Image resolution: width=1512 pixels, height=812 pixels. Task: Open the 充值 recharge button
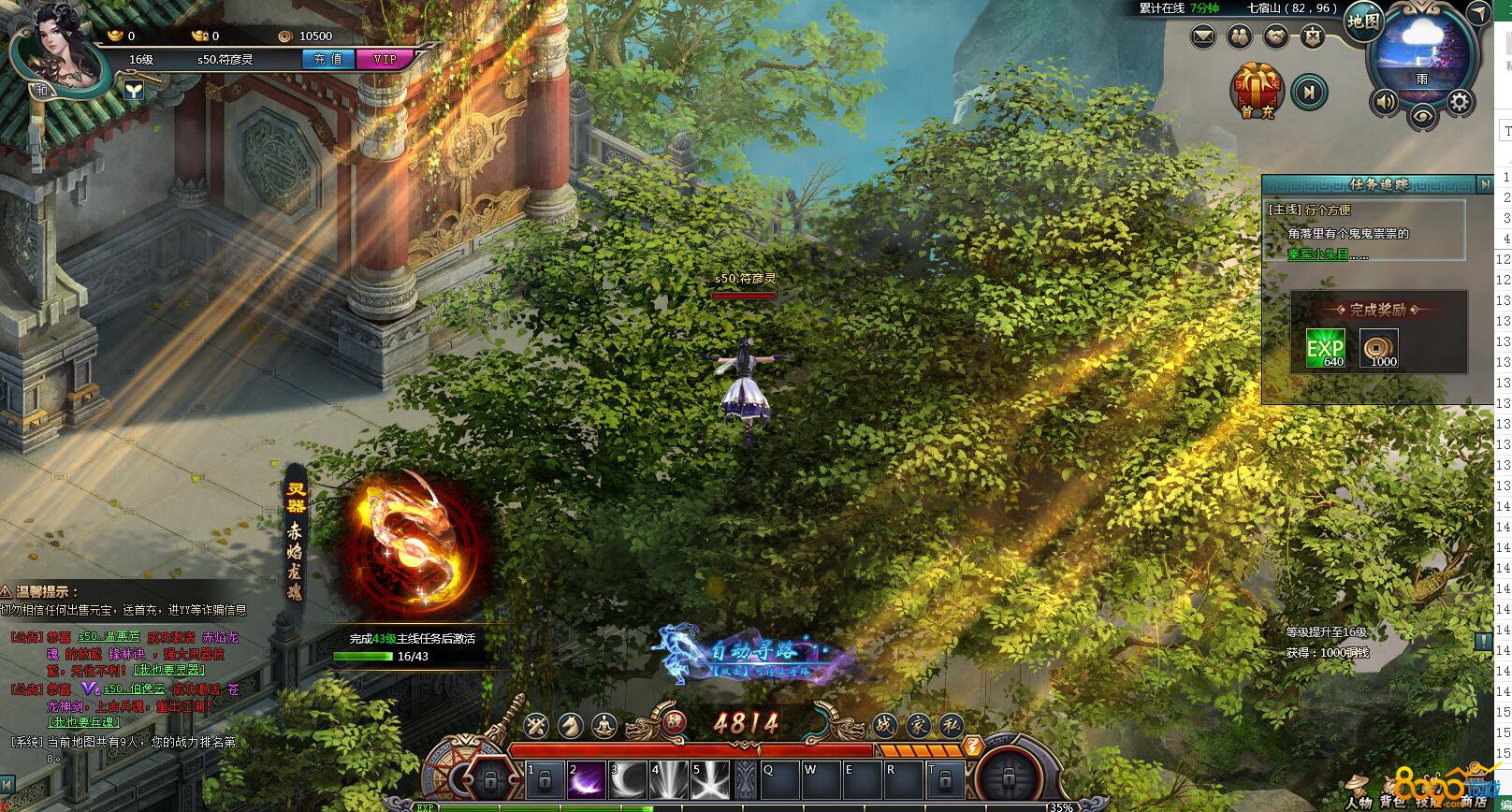click(327, 59)
